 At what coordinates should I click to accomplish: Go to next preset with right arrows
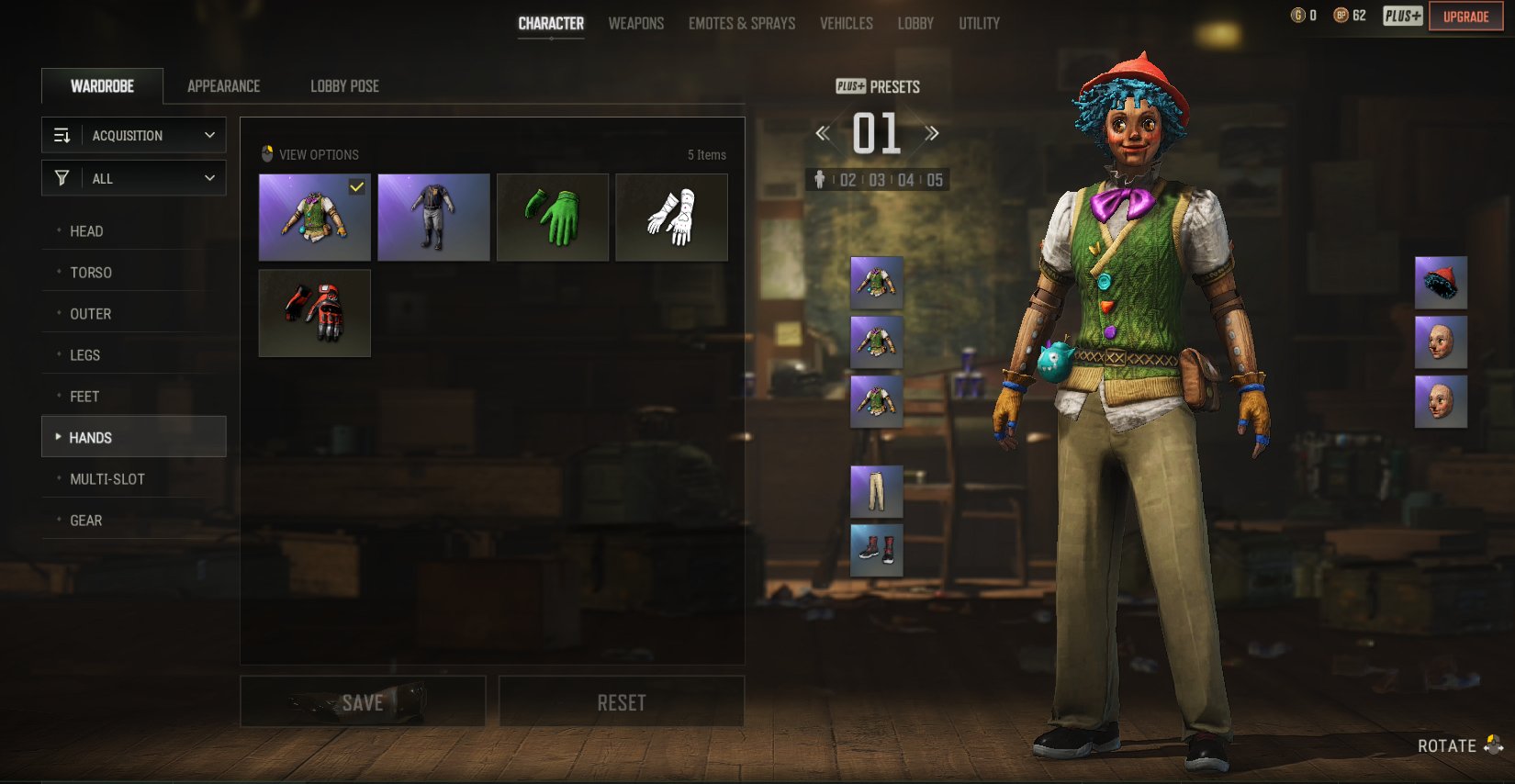(x=932, y=134)
